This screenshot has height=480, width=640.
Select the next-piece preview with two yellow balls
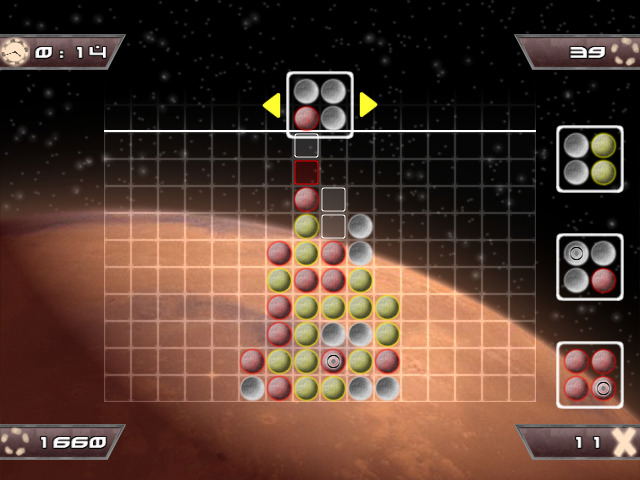pyautogui.click(x=589, y=158)
